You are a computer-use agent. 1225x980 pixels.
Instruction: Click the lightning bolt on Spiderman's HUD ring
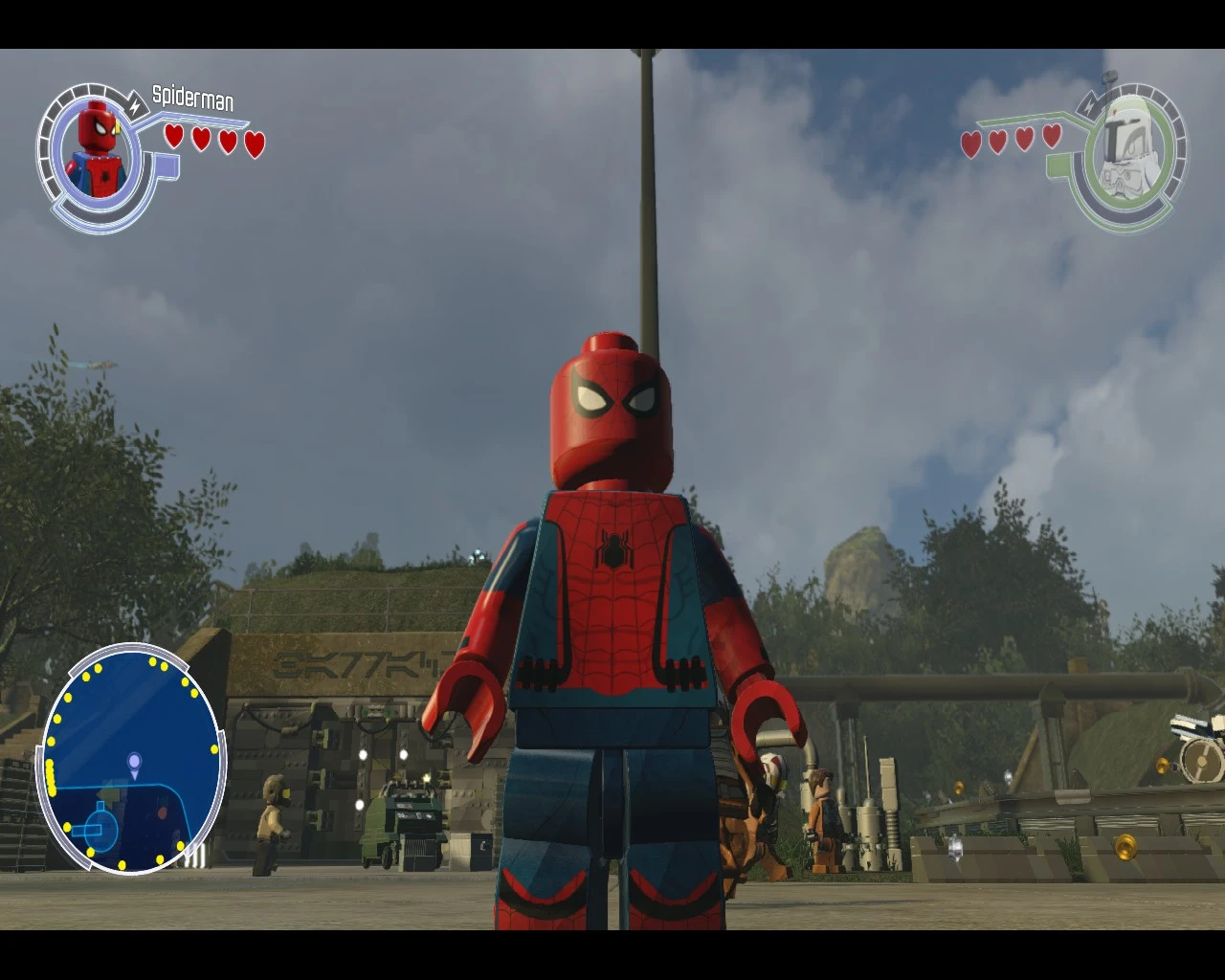pyautogui.click(x=135, y=107)
